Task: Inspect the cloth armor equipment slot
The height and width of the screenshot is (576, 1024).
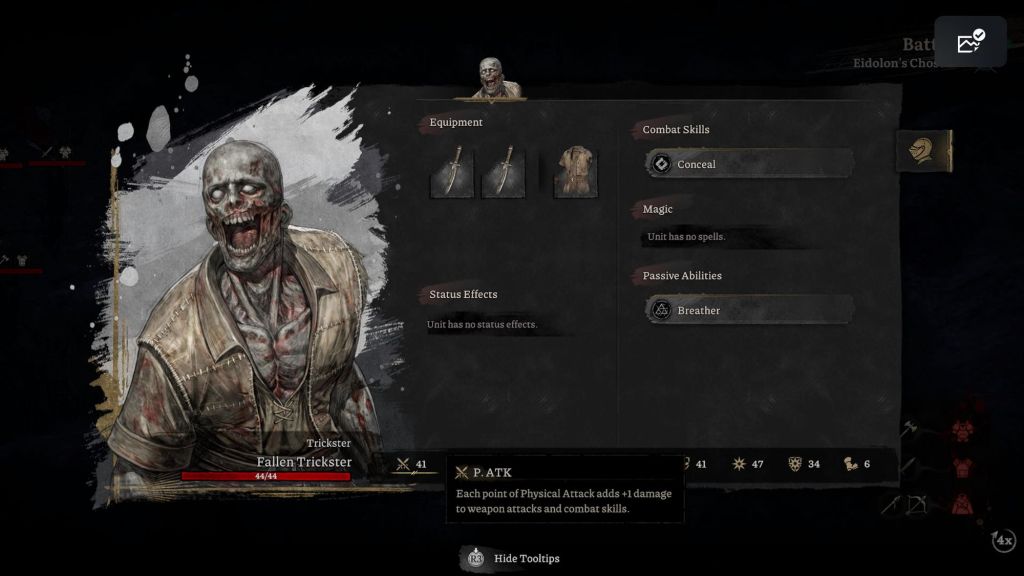Action: [x=575, y=171]
